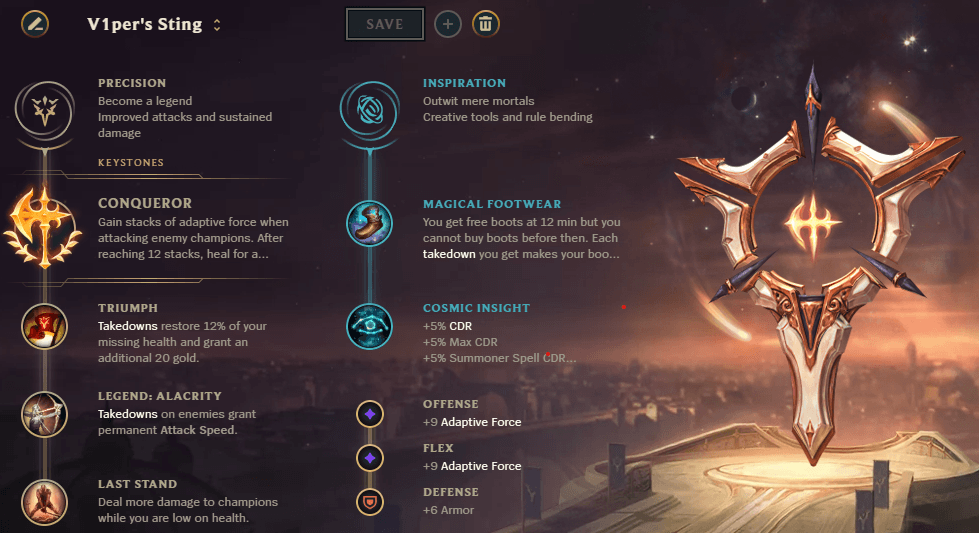This screenshot has height=533, width=979.
Task: Choose the Last Stand rune
Action: coord(44,502)
